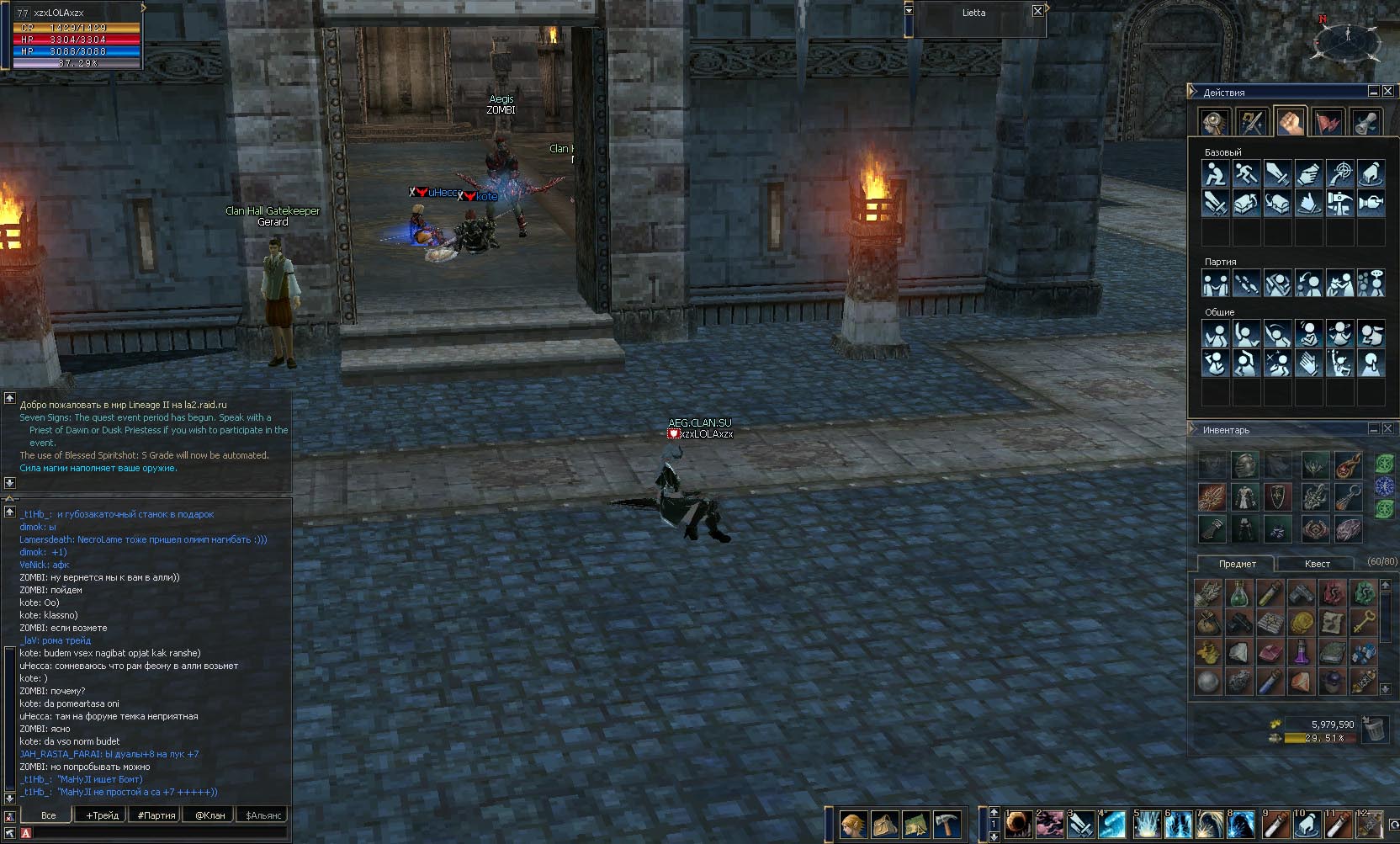Select the green potion flask item
This screenshot has height=844, width=1400.
[1238, 594]
